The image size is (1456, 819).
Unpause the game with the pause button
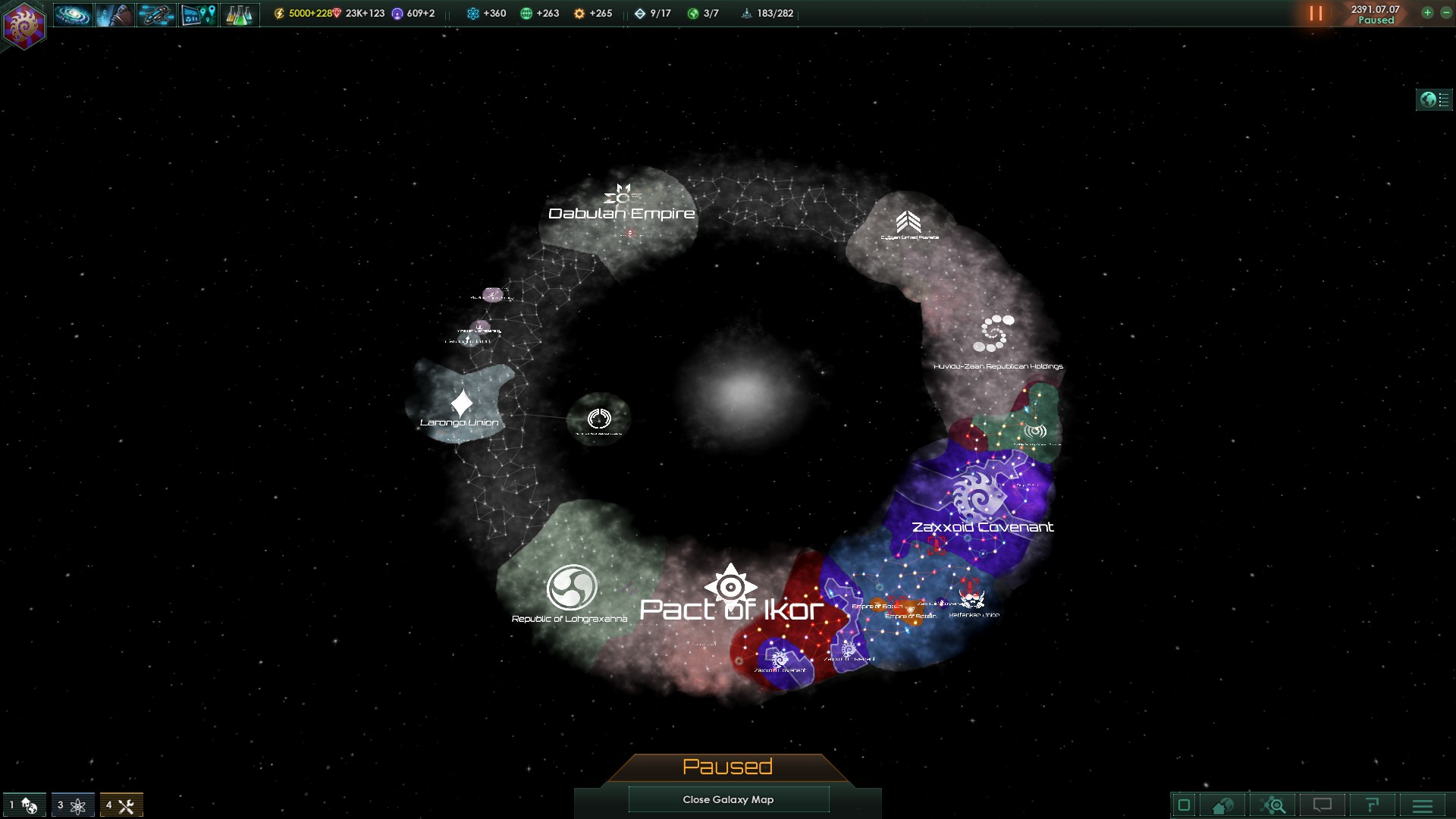click(1315, 13)
